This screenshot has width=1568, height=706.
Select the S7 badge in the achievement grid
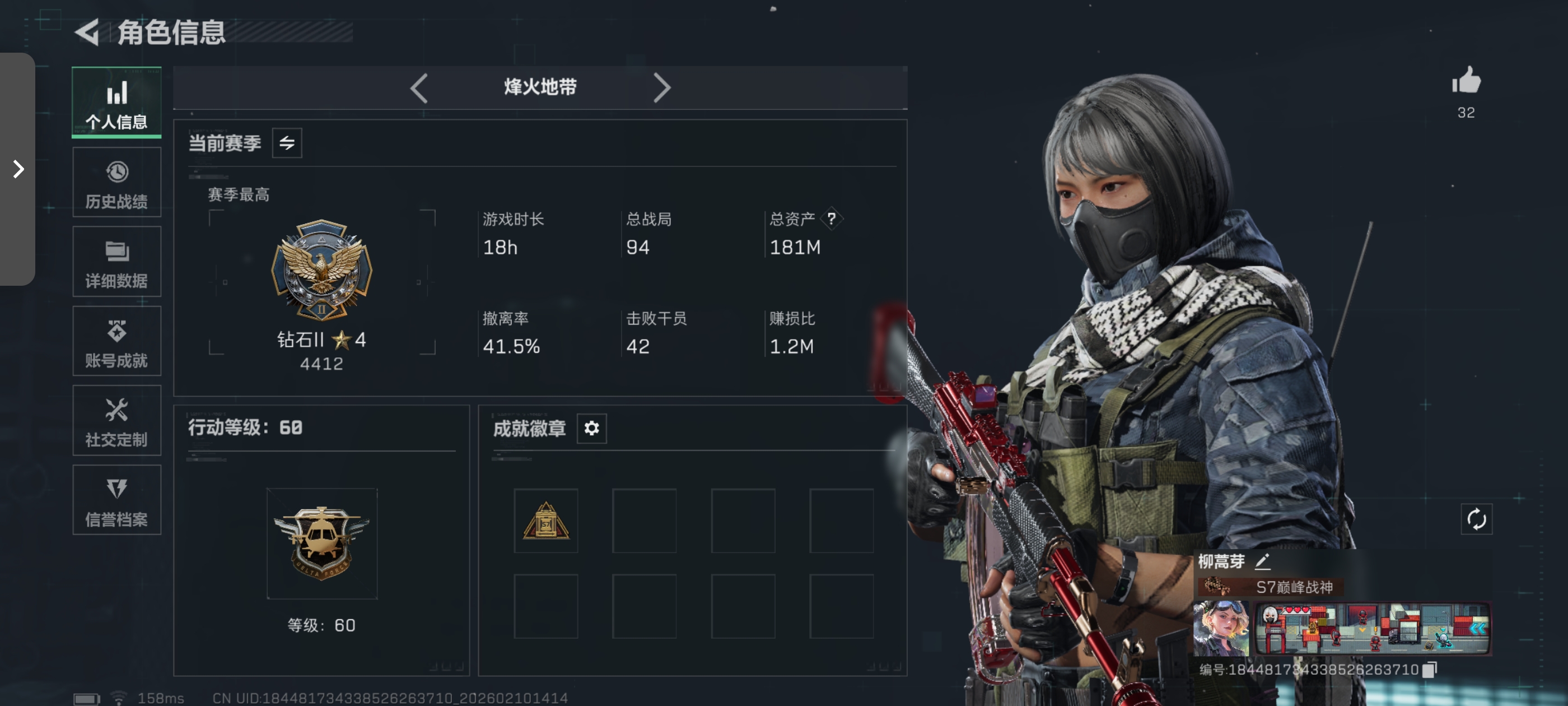[545, 522]
